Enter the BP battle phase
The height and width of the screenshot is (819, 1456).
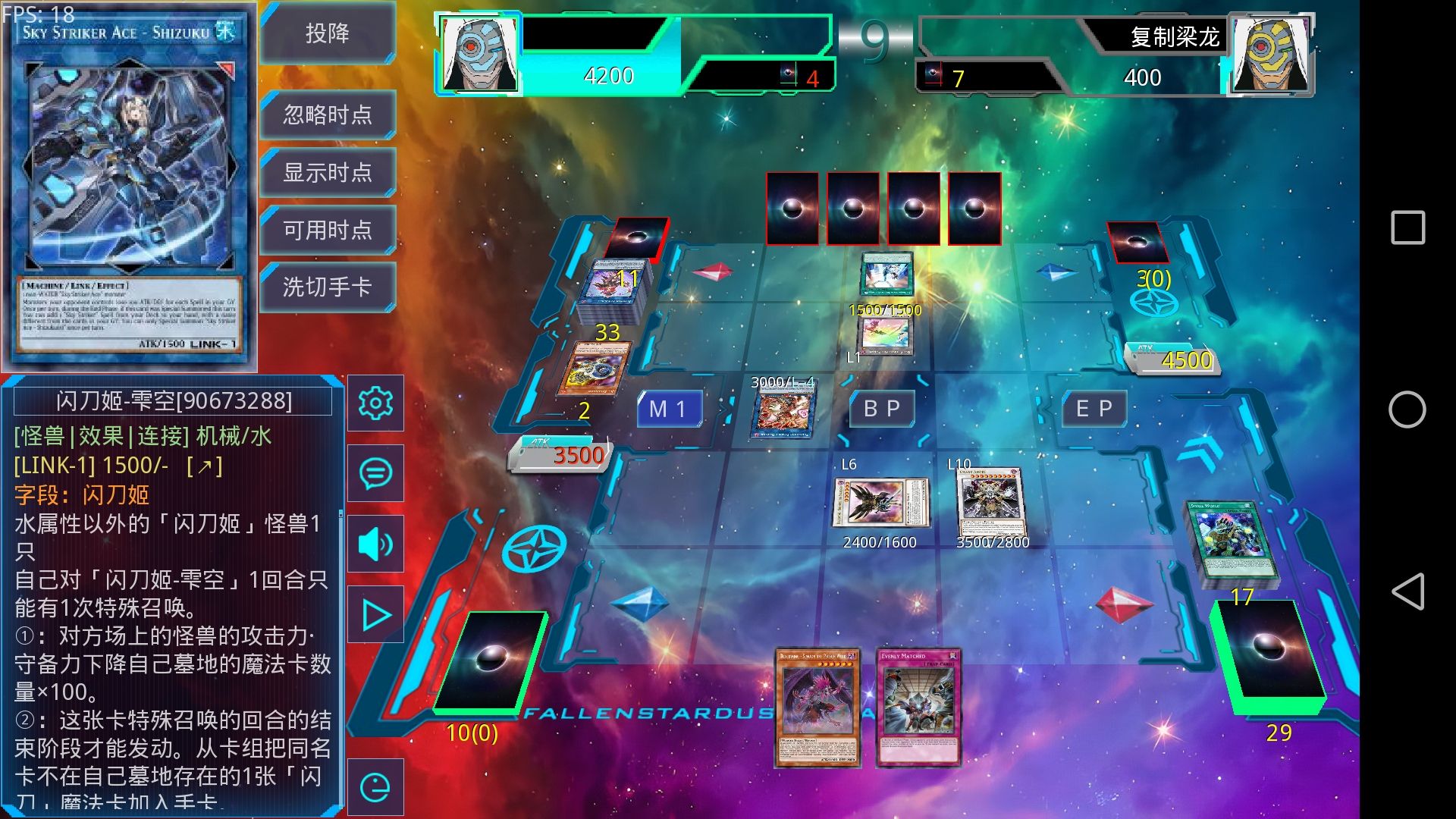[882, 409]
